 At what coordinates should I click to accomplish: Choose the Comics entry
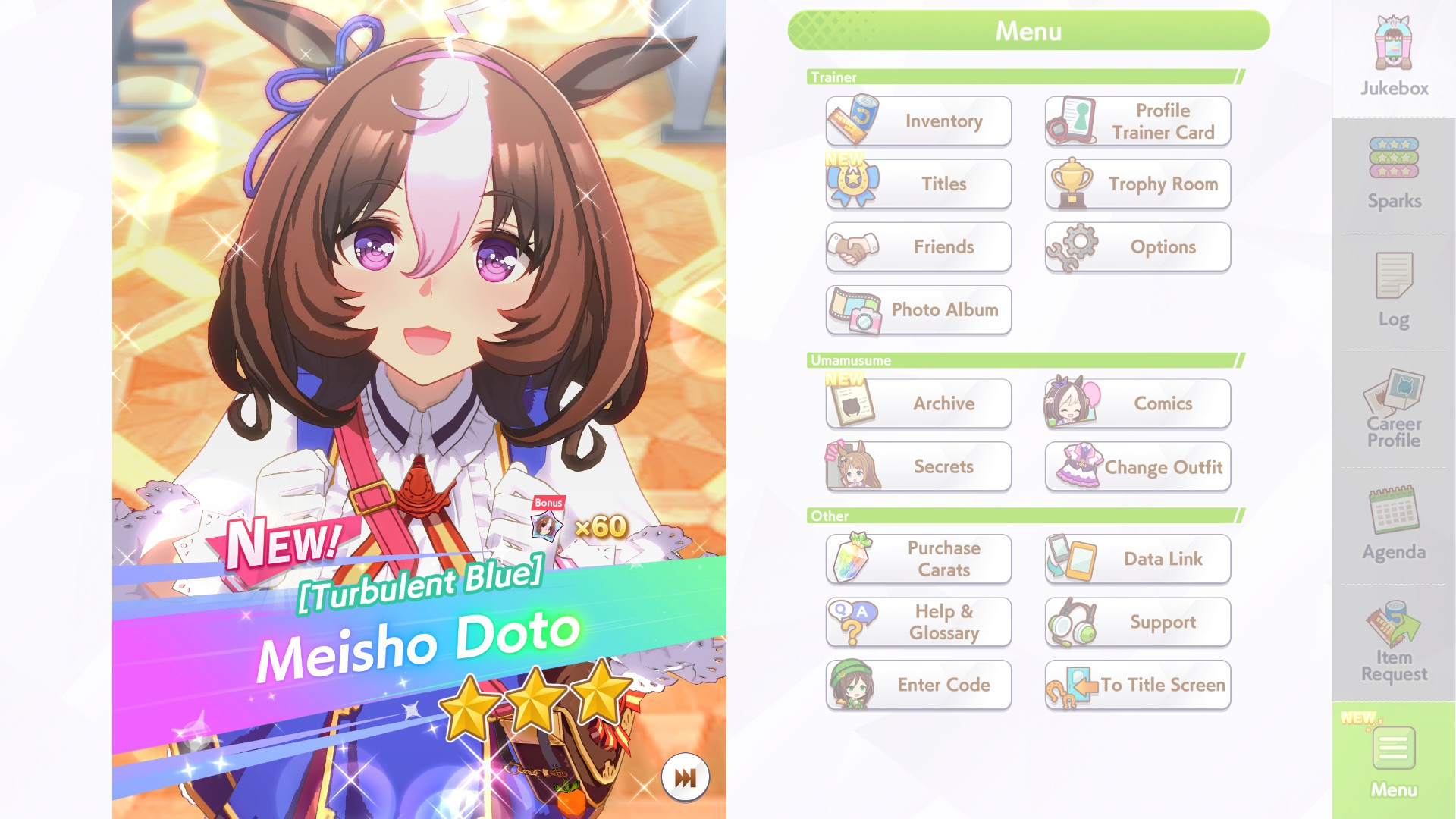(1137, 403)
